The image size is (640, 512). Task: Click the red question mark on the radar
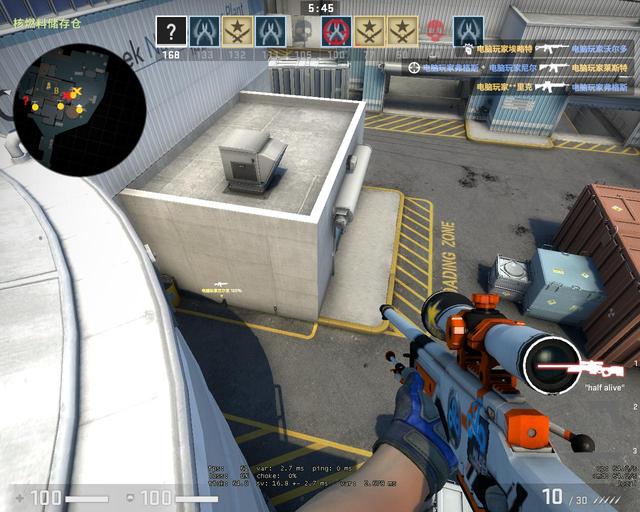point(25,100)
